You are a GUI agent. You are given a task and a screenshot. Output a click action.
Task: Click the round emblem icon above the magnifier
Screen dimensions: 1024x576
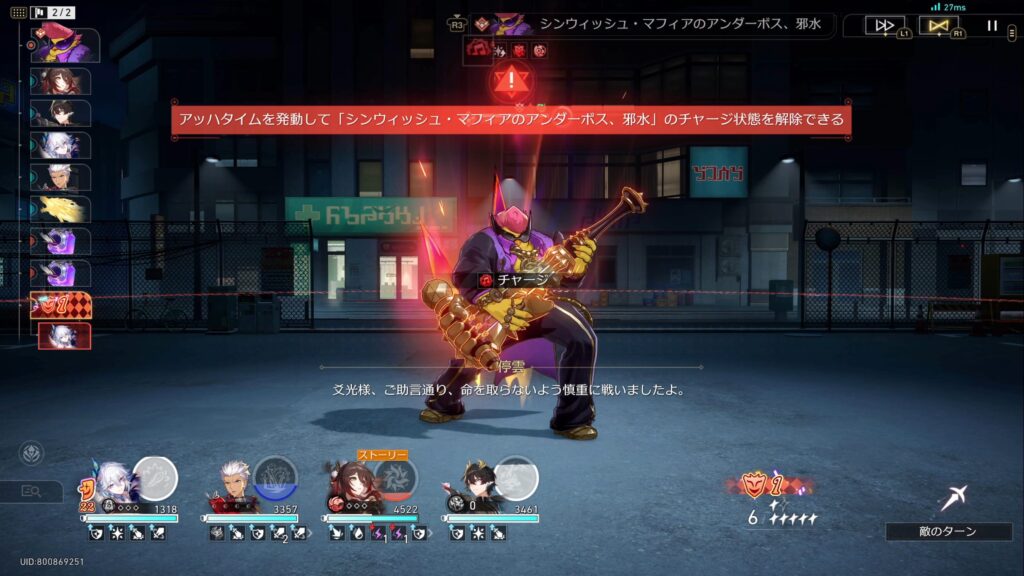pos(31,453)
